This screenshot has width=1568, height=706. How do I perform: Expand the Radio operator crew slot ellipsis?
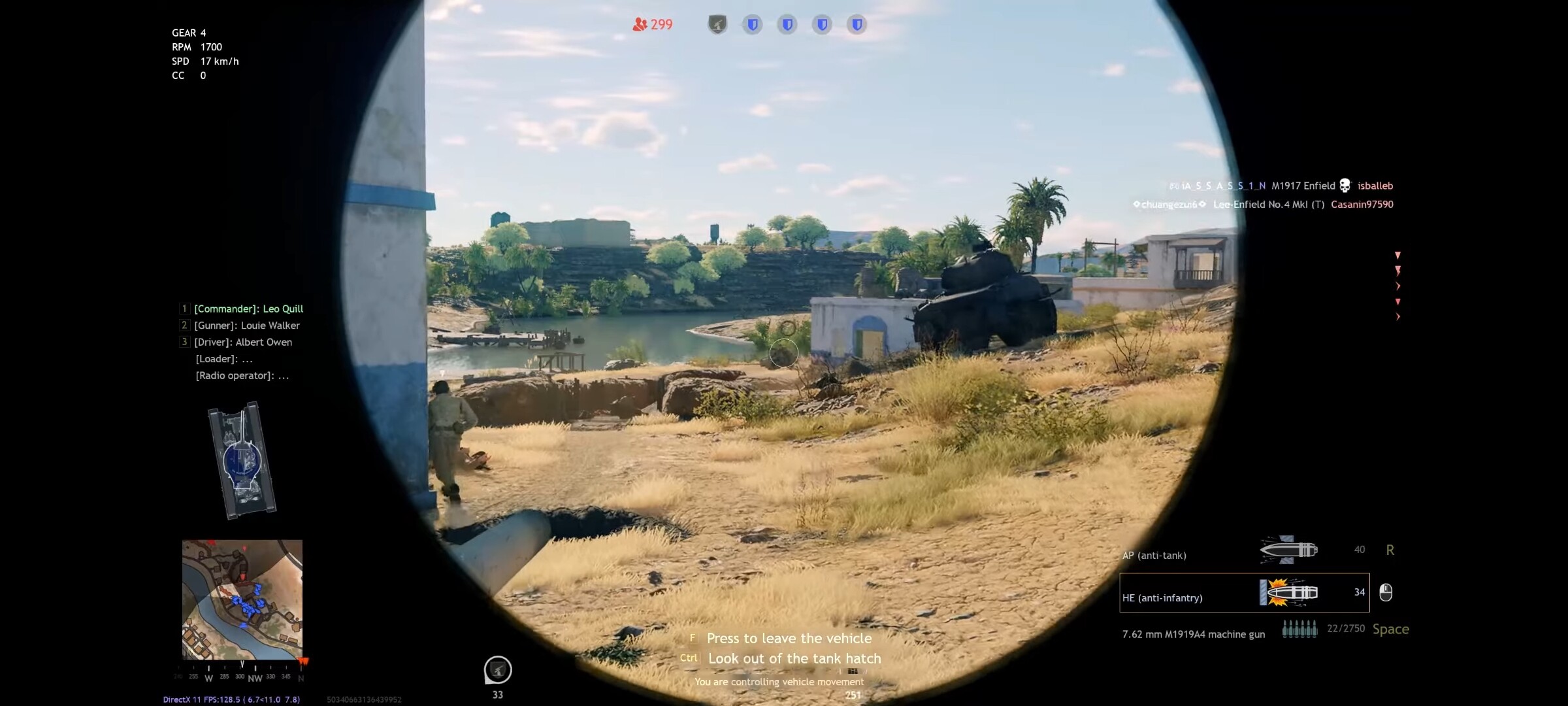(x=284, y=375)
